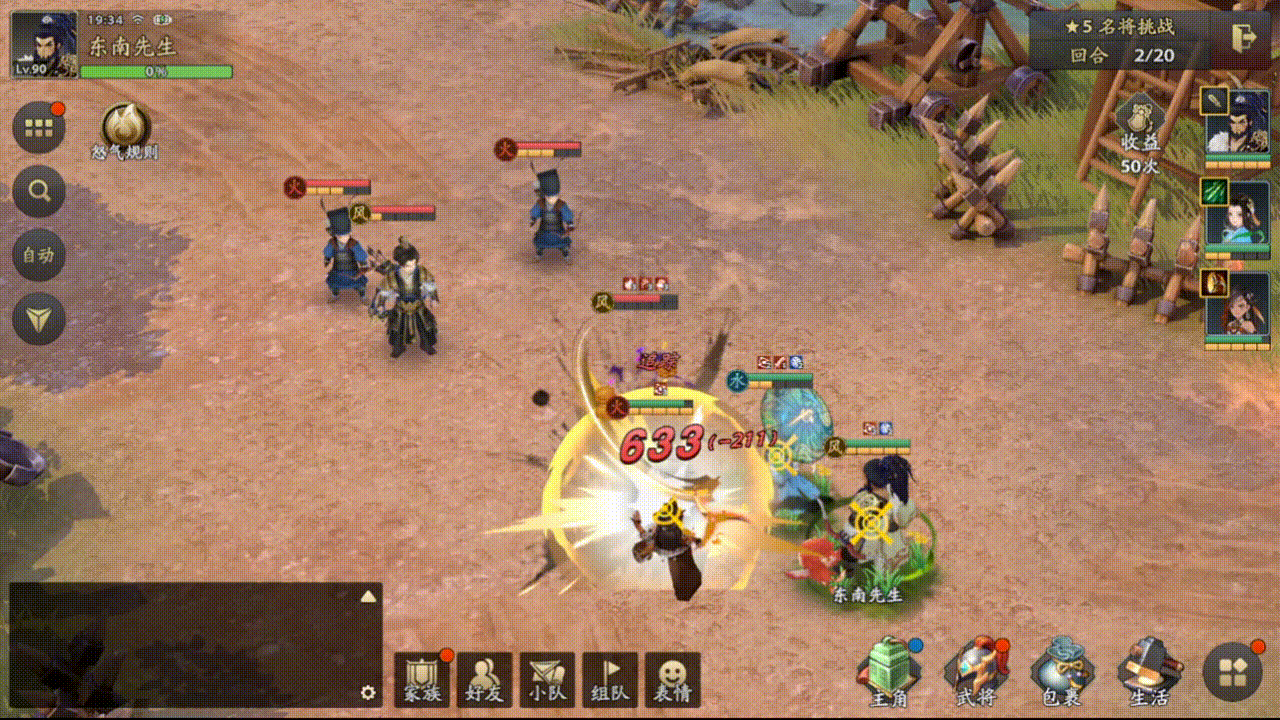Image resolution: width=1280 pixels, height=720 pixels.
Task: Exit the battle via the door icon
Action: click(x=1245, y=38)
